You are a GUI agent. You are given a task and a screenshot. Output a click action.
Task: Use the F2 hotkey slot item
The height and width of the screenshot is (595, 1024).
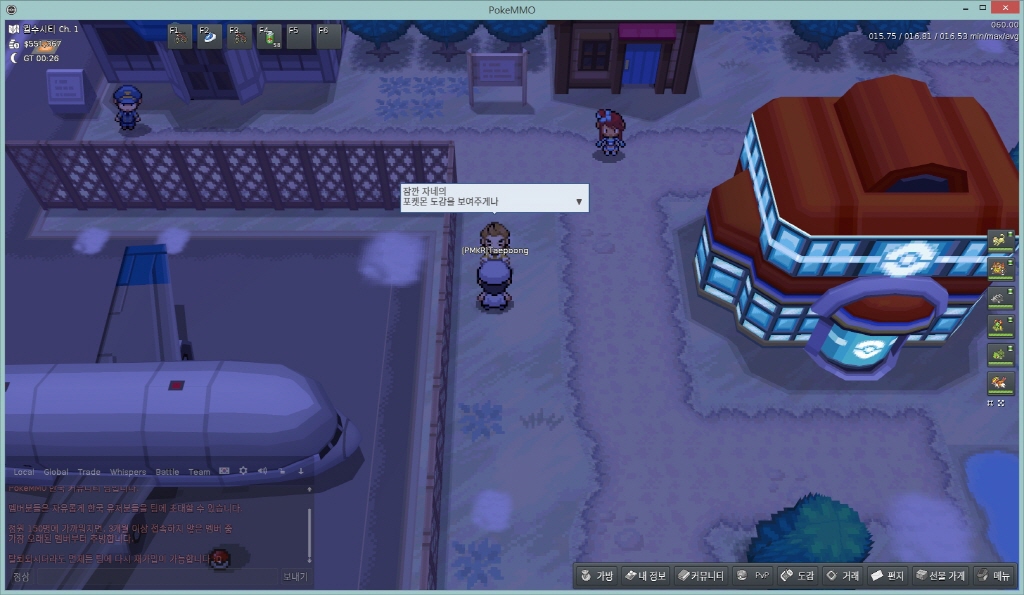pyautogui.click(x=210, y=37)
